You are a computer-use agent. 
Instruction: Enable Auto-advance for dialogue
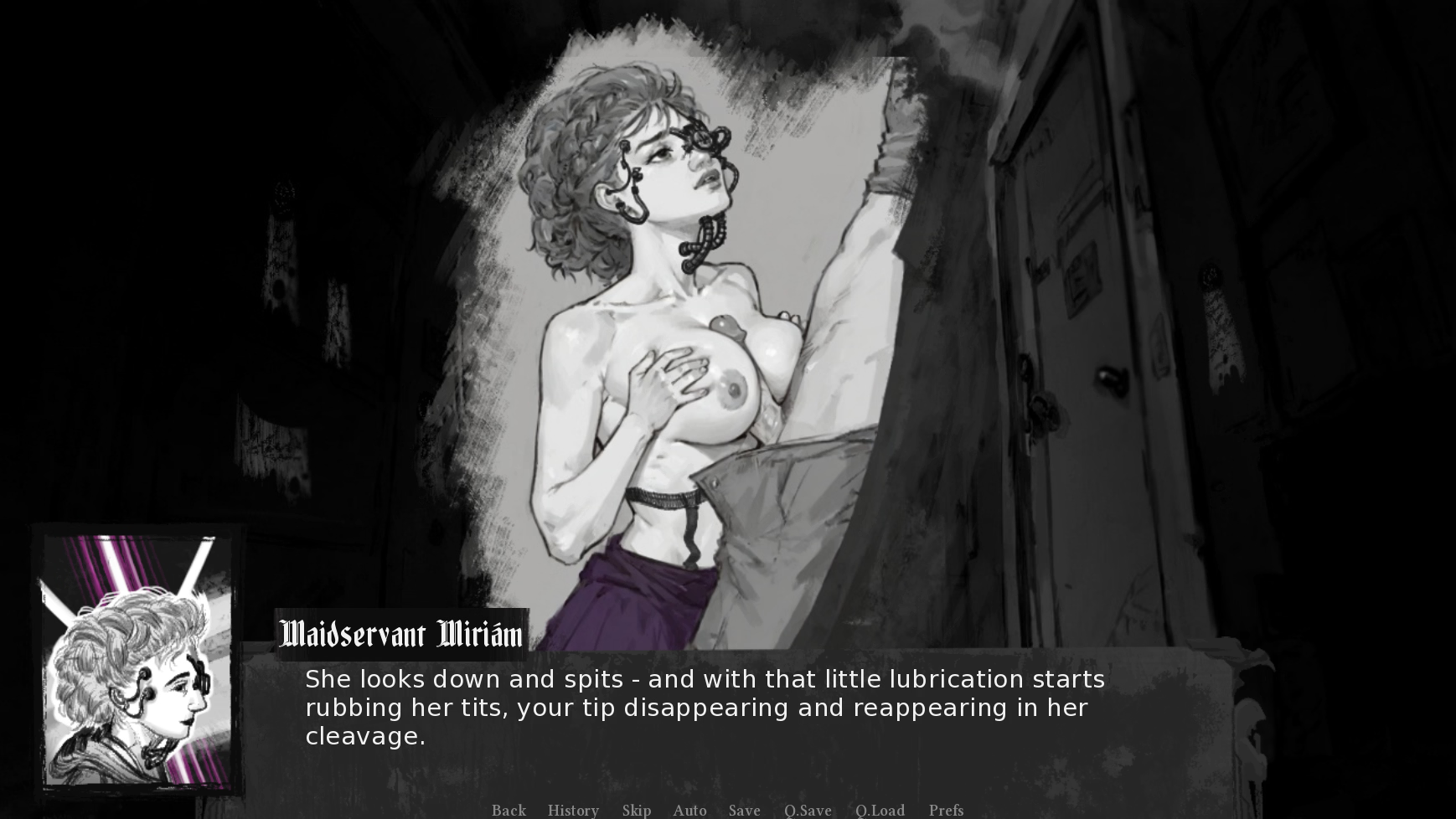tap(689, 810)
